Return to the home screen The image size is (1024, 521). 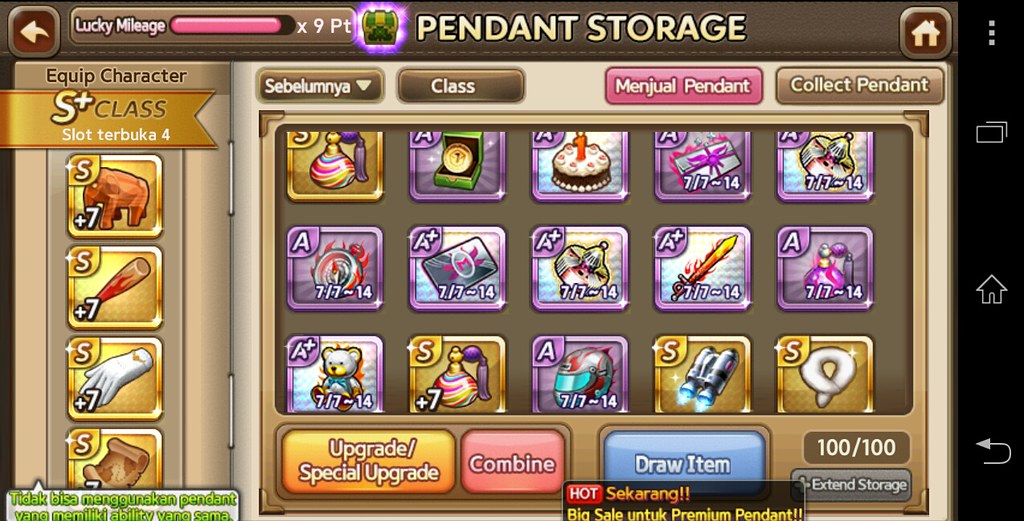pyautogui.click(x=925, y=33)
